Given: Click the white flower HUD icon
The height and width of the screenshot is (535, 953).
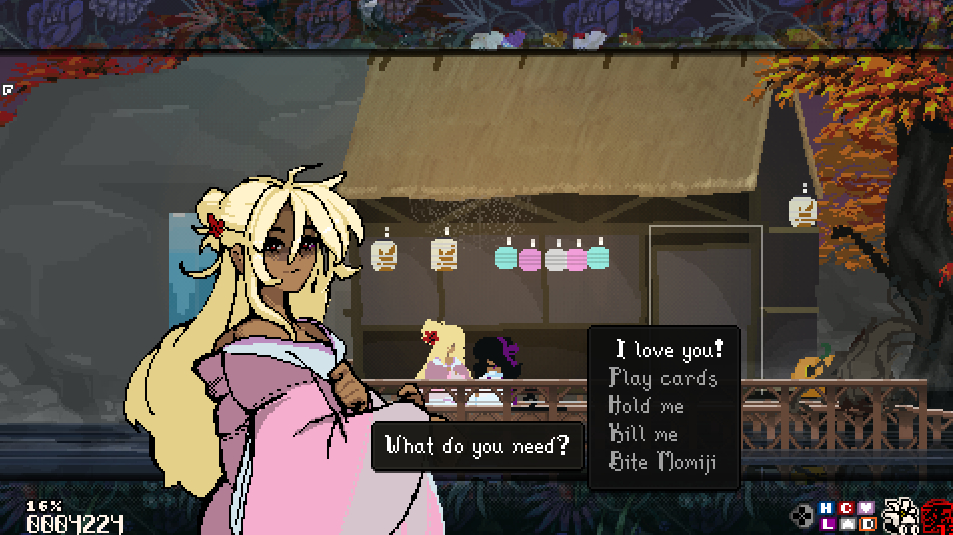Looking at the screenshot, I should click(900, 516).
